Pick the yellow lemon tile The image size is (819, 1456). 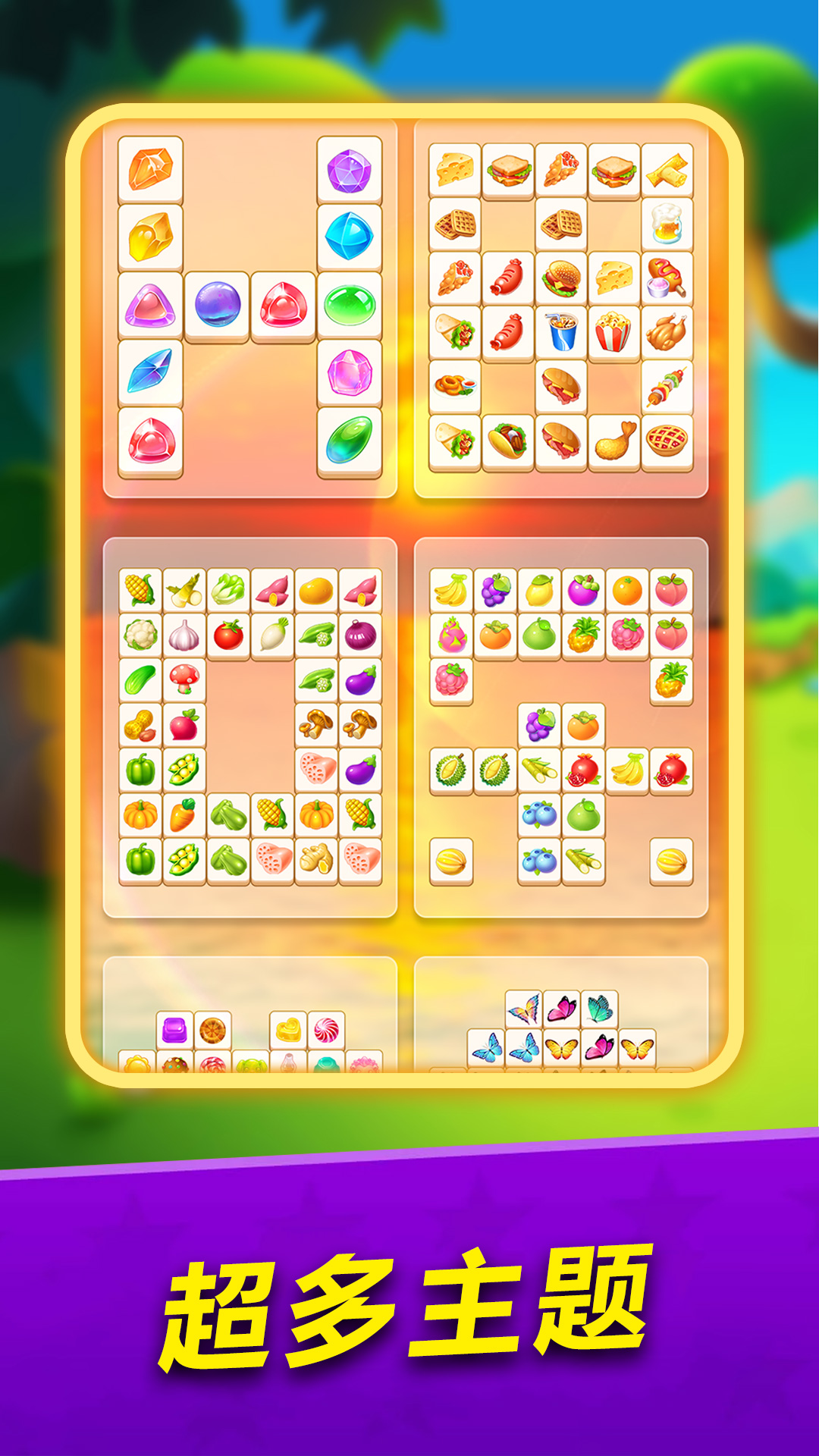pyautogui.click(x=539, y=590)
